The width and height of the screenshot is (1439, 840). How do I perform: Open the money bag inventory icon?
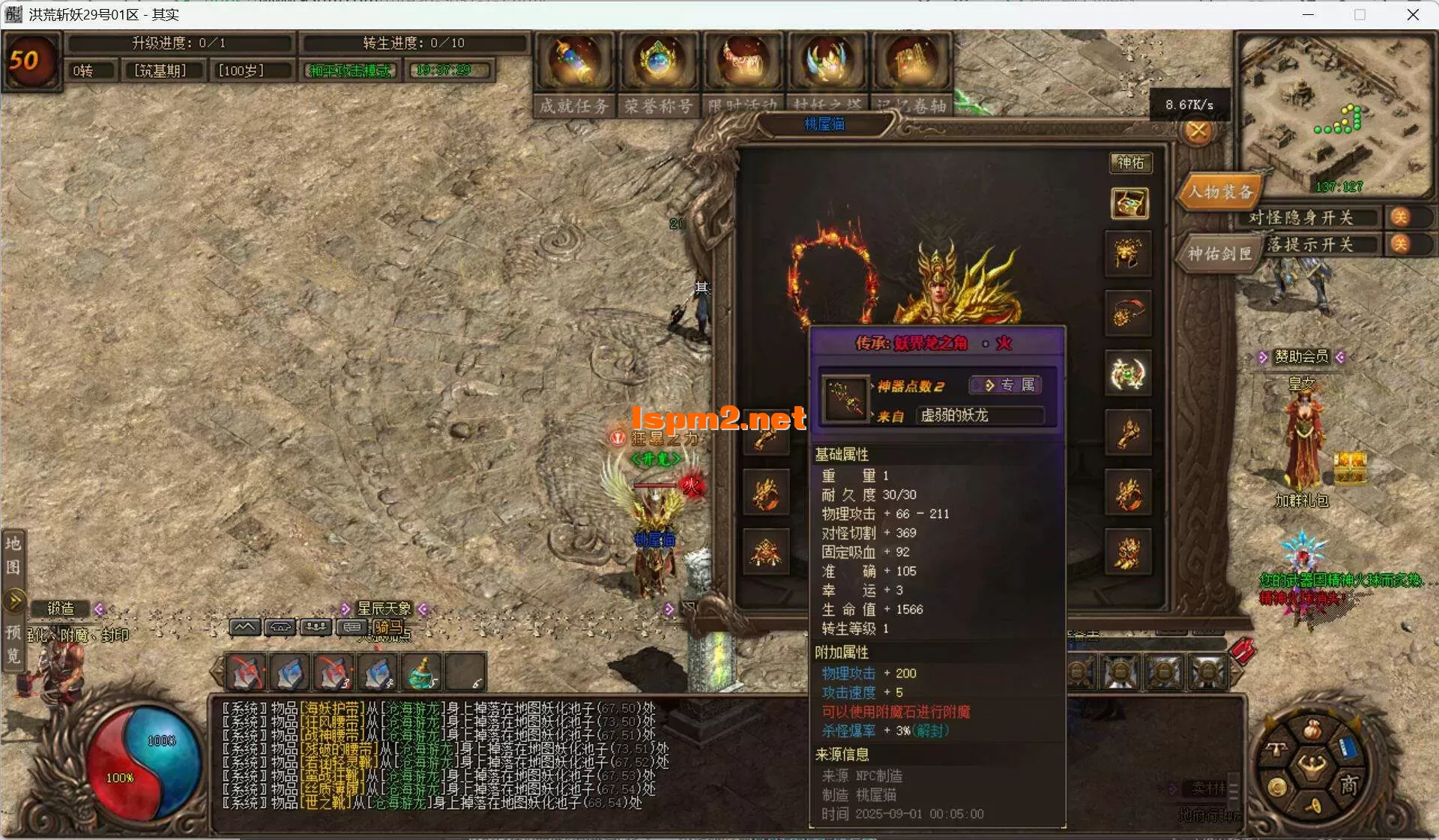click(1312, 729)
